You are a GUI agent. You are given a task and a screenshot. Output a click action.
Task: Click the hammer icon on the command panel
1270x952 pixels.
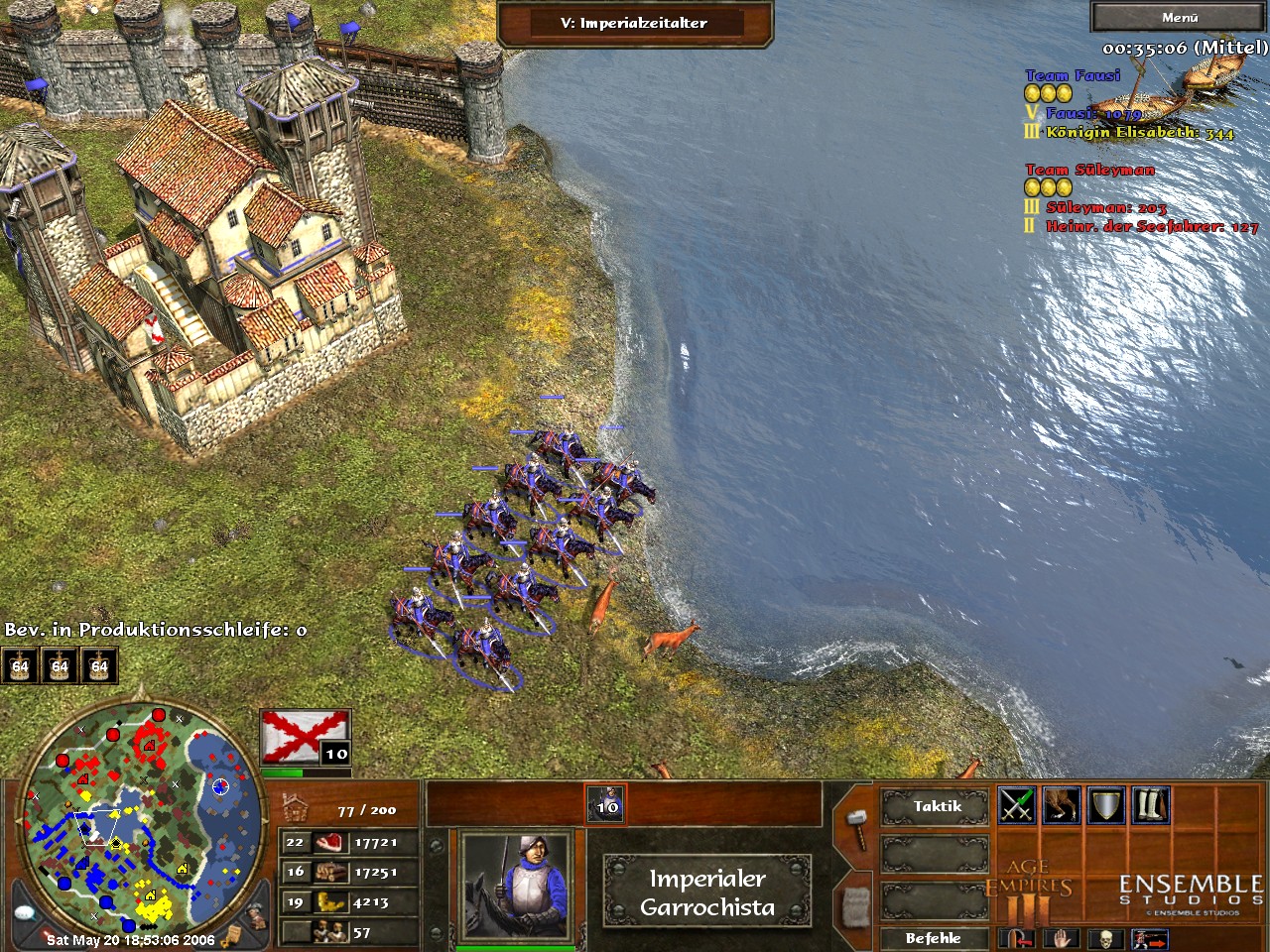tap(855, 822)
